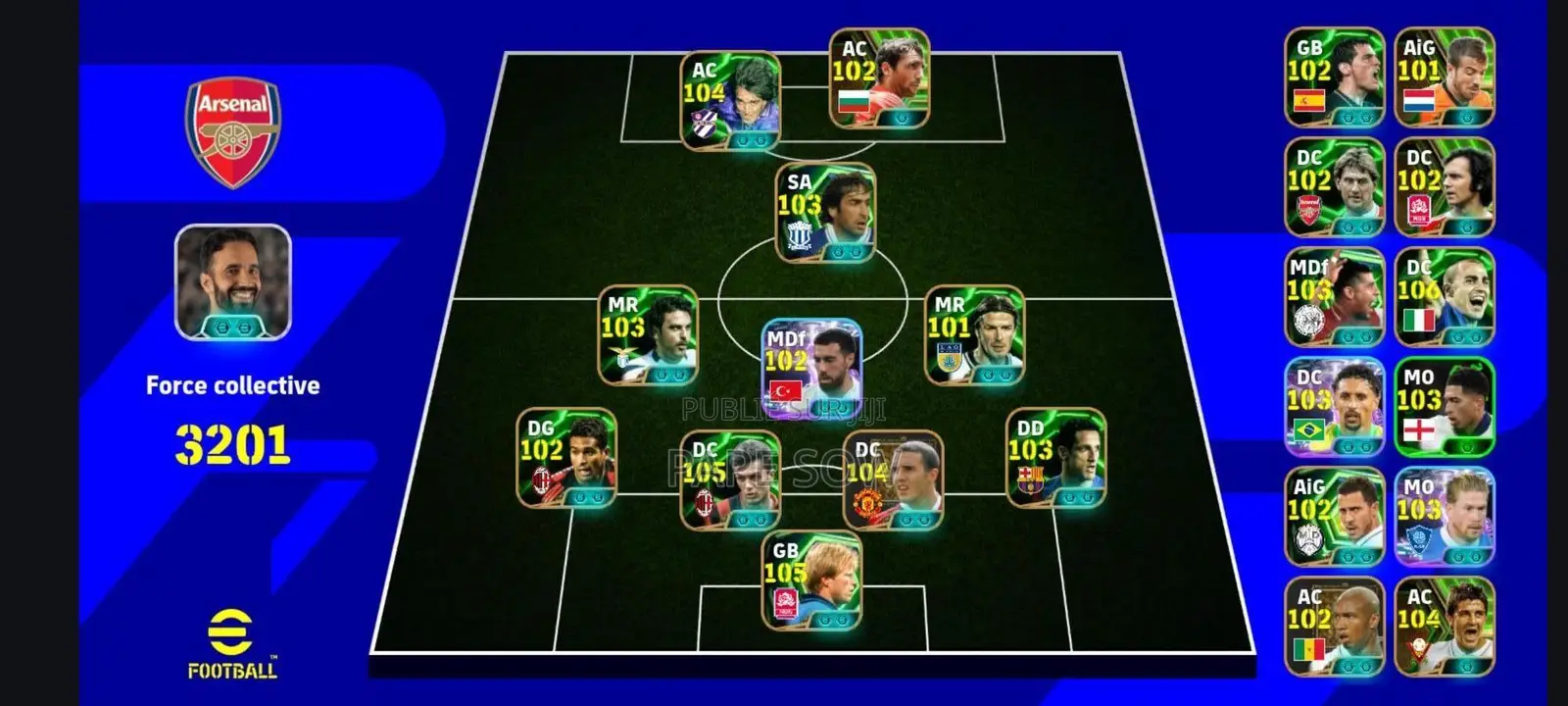Screen dimensions: 1568x706
Task: Toggle the left skill slot on the GB 105 card
Action: 824,619
